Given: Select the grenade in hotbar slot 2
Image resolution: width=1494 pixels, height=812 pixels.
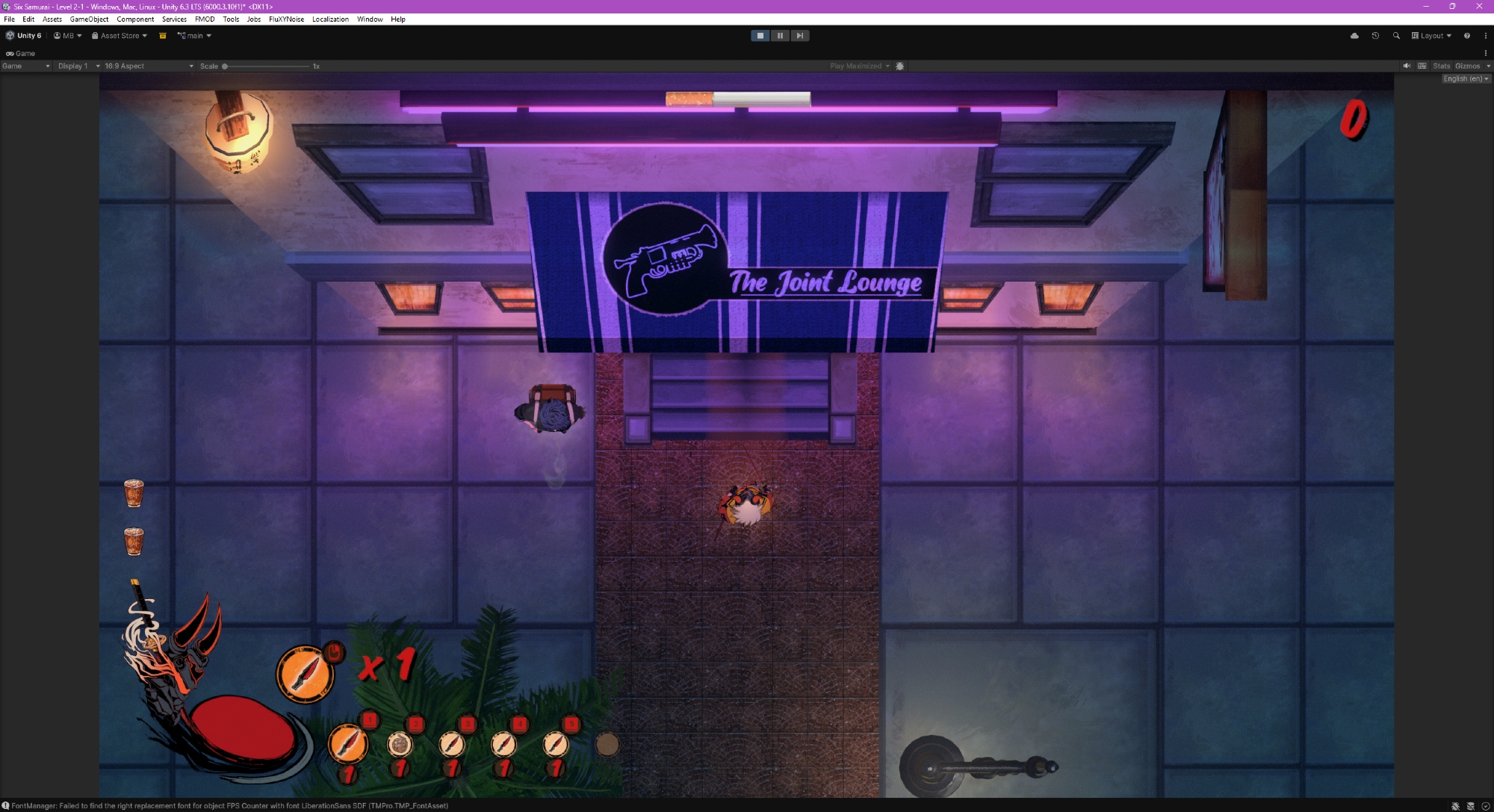Looking at the screenshot, I should (400, 744).
